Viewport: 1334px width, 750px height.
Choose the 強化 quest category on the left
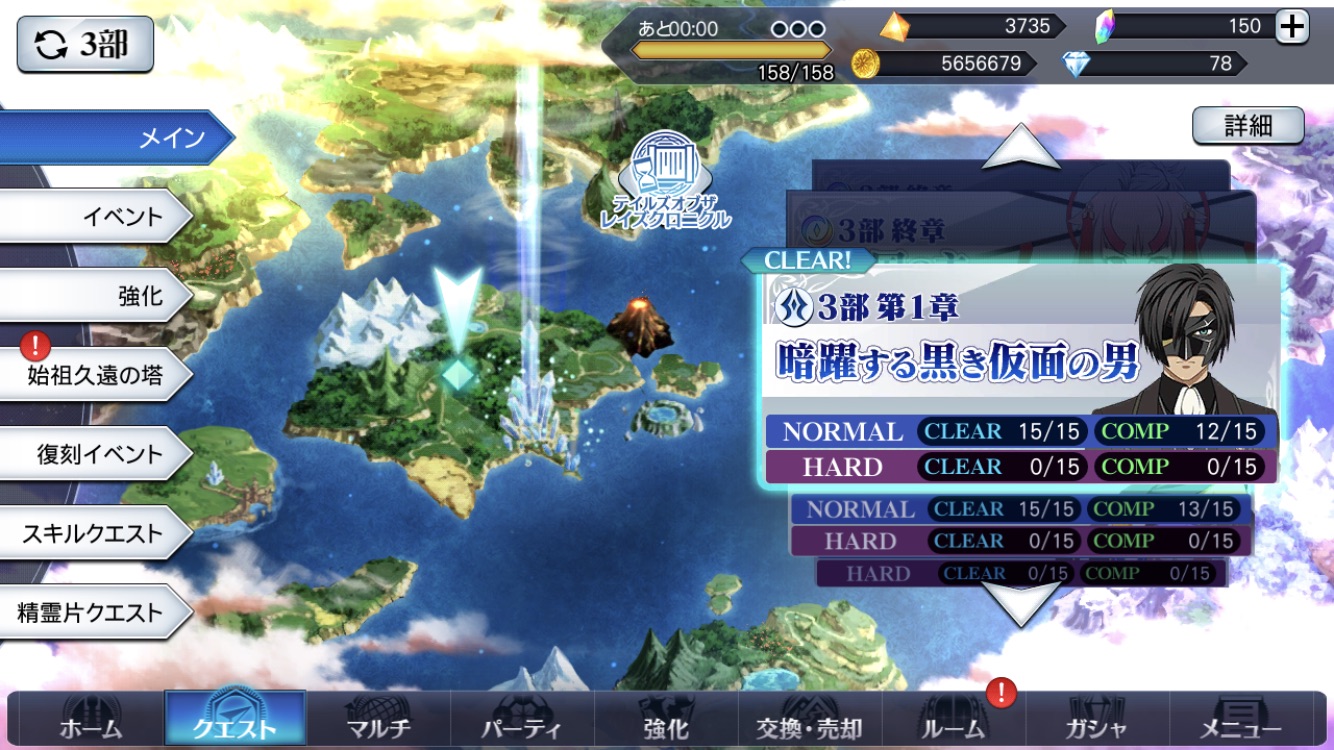[95, 295]
